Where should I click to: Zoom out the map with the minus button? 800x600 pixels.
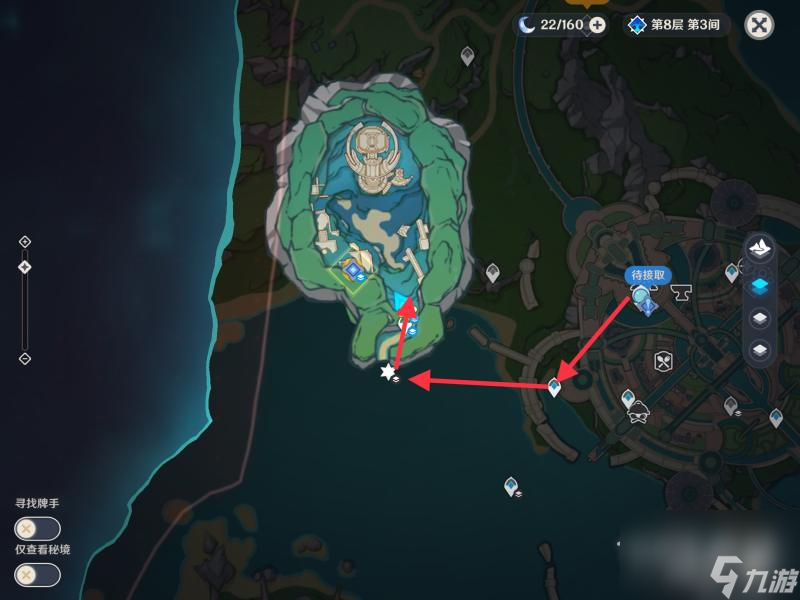[25, 358]
